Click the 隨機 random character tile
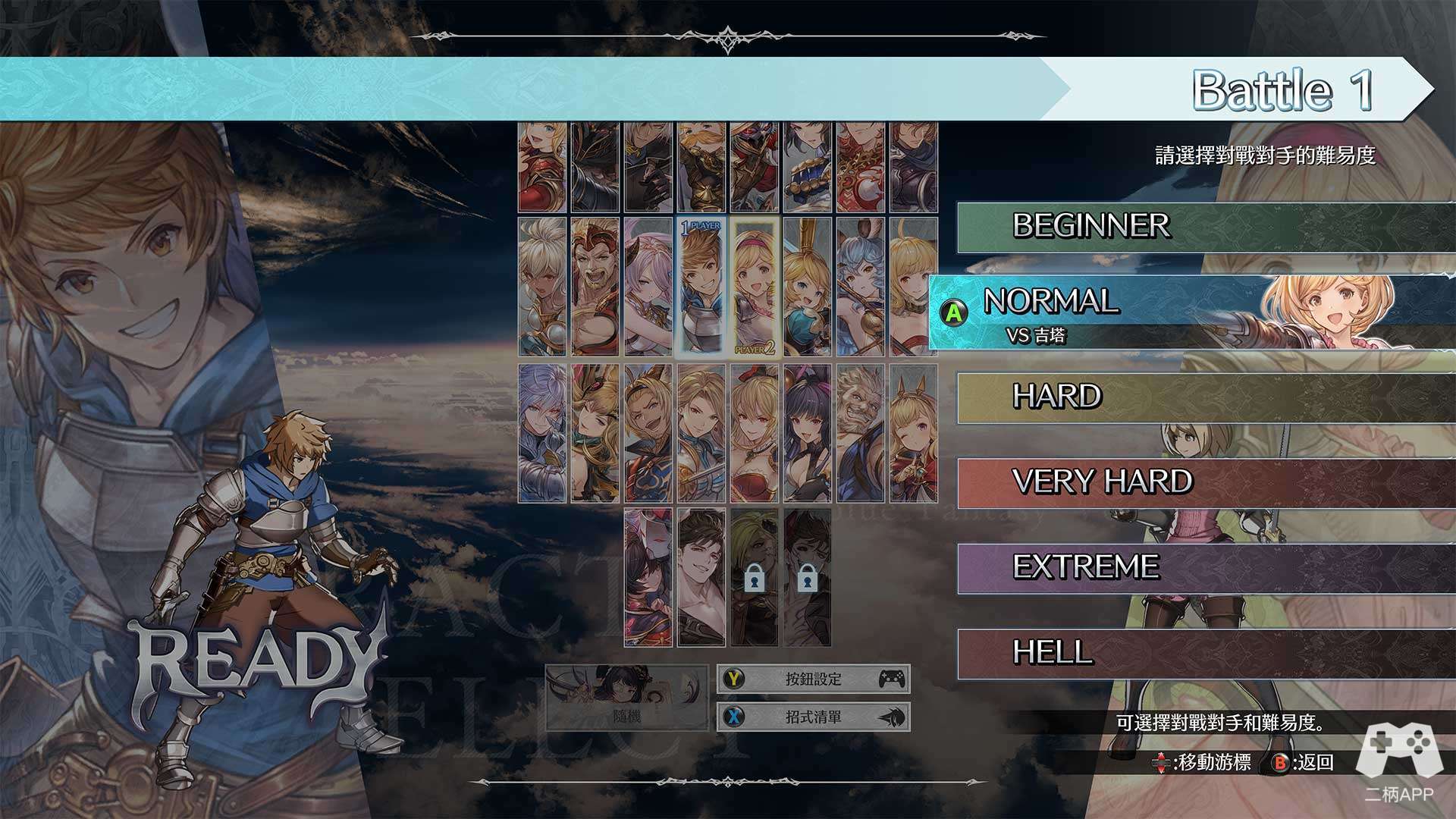This screenshot has height=819, width=1456. tap(626, 698)
